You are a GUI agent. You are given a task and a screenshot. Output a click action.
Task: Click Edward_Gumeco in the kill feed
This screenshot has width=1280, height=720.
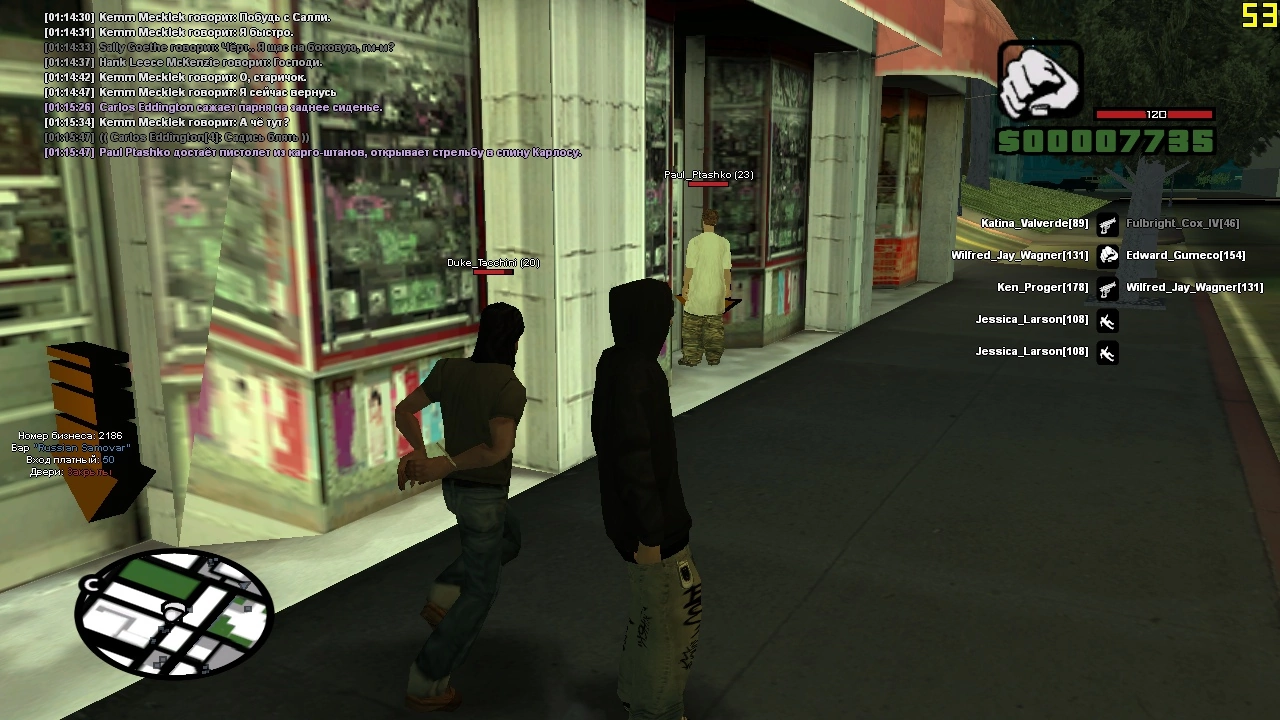pos(1185,255)
